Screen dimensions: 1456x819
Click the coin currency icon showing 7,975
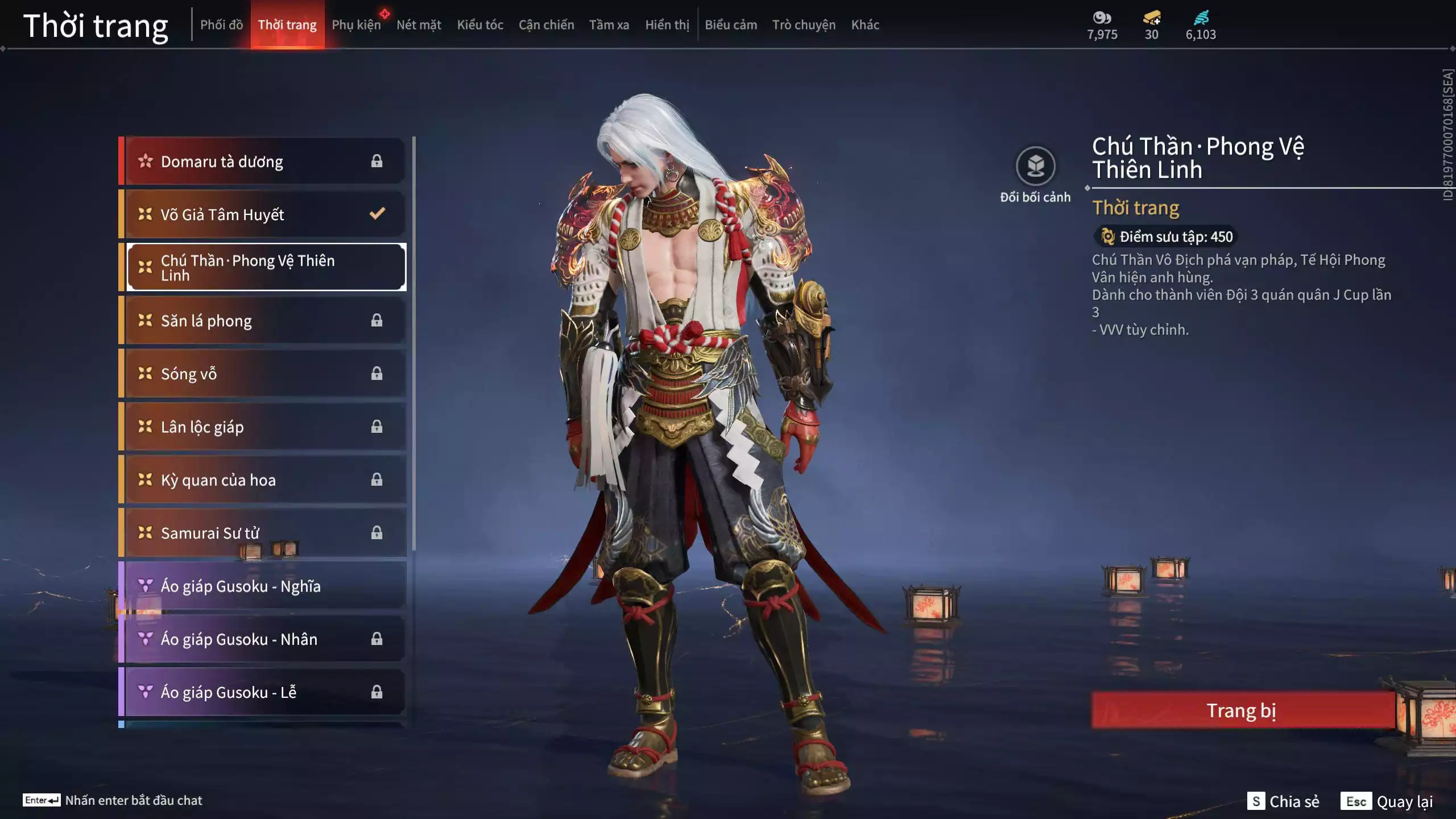[1102, 18]
